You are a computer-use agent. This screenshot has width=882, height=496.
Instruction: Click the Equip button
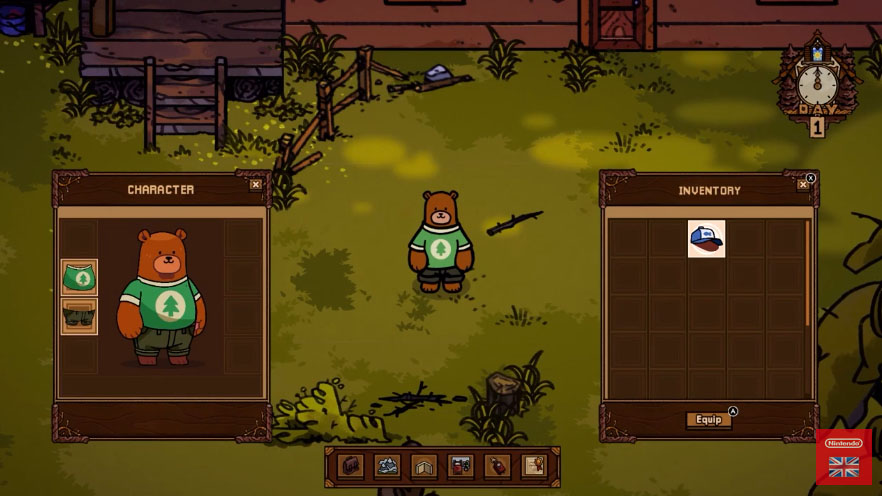(709, 420)
